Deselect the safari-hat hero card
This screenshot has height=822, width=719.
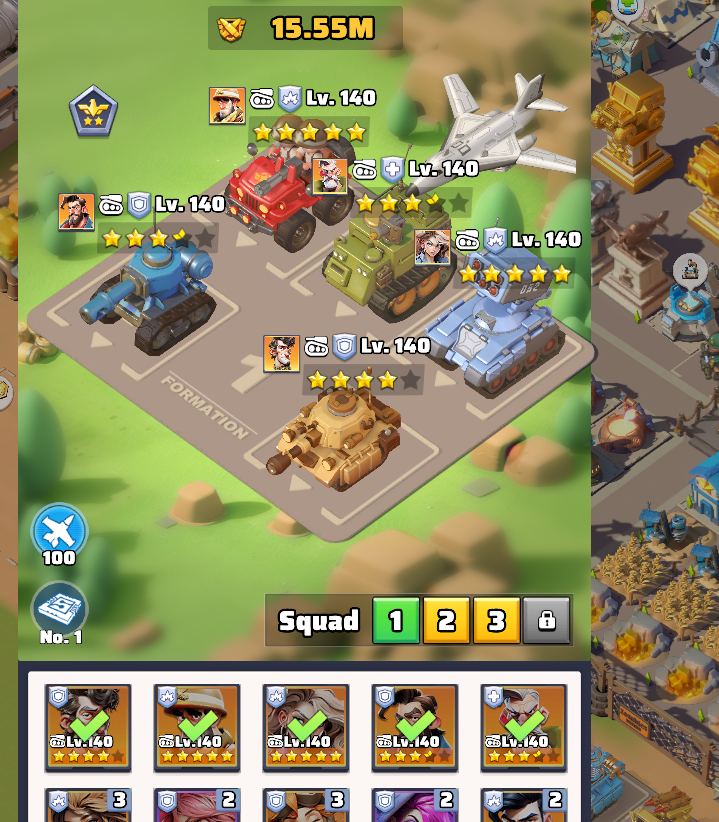pos(197,727)
